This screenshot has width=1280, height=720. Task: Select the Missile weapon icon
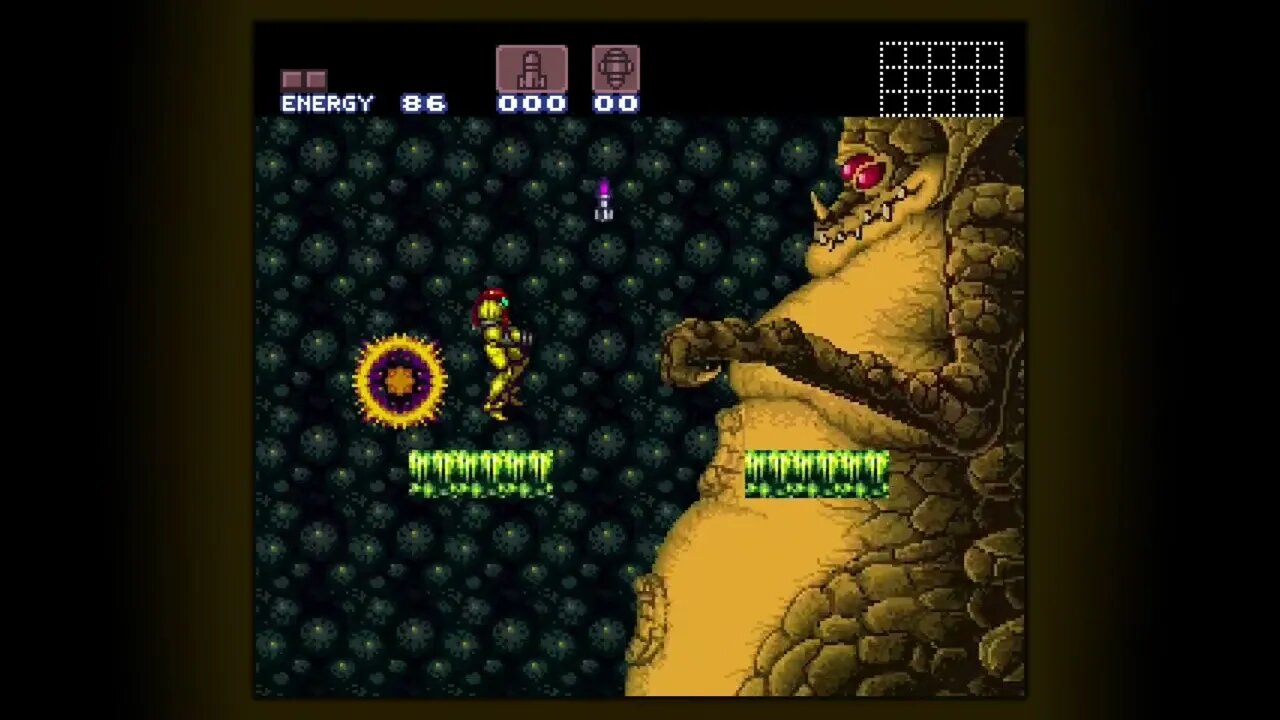click(x=532, y=68)
